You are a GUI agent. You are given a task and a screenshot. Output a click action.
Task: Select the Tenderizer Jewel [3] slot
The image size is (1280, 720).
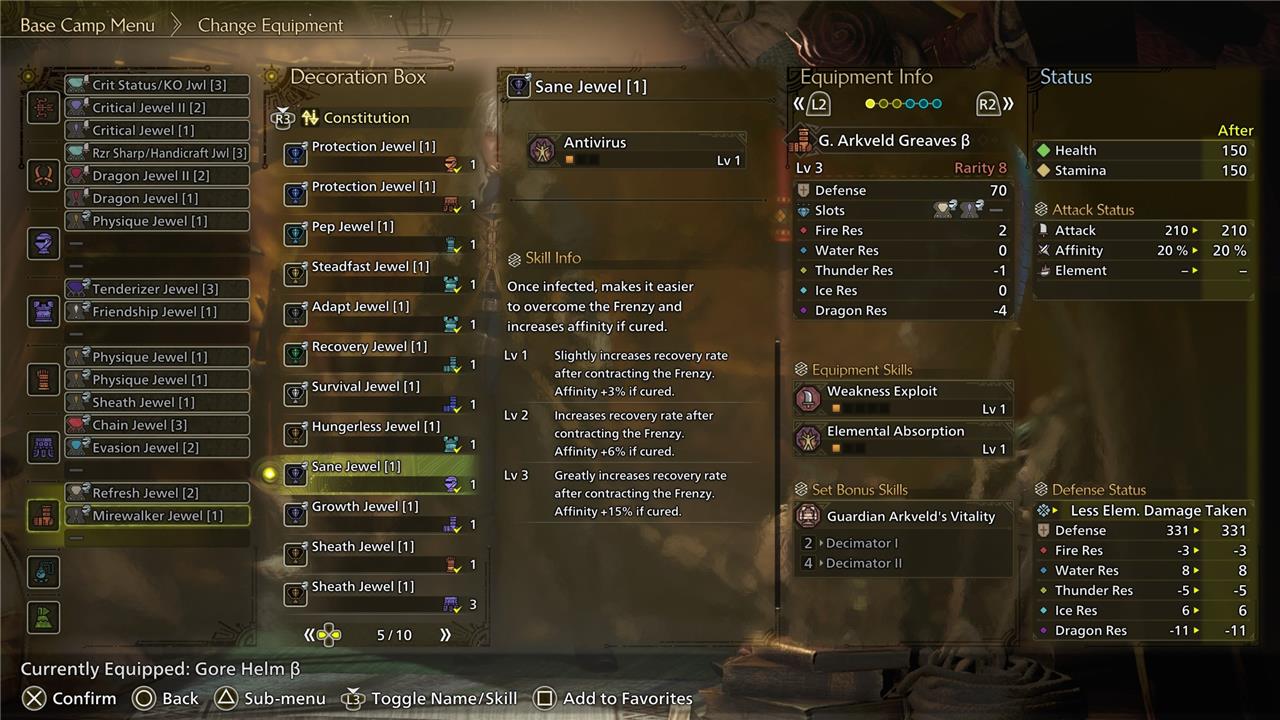tap(158, 289)
